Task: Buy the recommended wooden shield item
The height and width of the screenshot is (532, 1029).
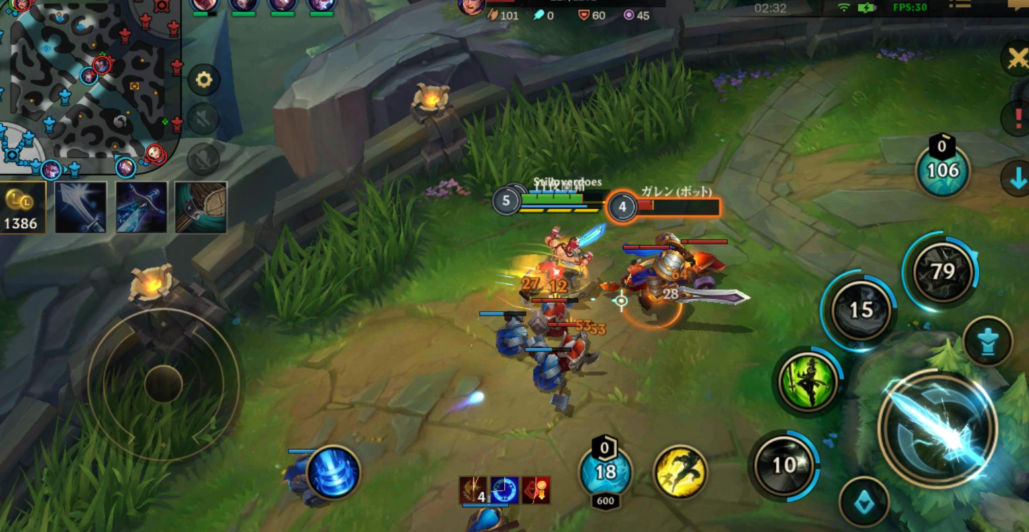Action: (200, 206)
